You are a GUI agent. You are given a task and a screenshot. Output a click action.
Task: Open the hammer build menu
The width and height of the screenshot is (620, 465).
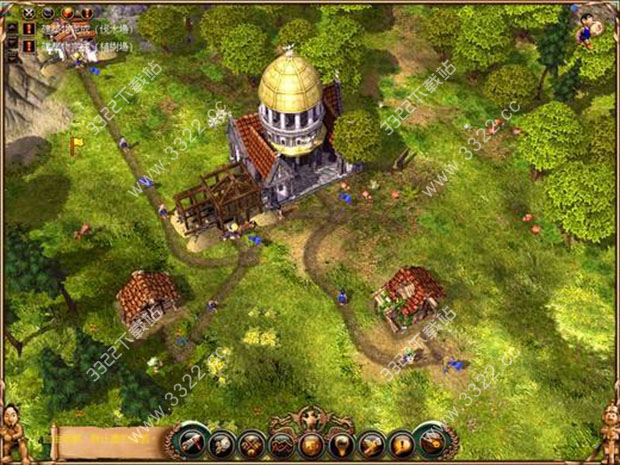coord(189,440)
